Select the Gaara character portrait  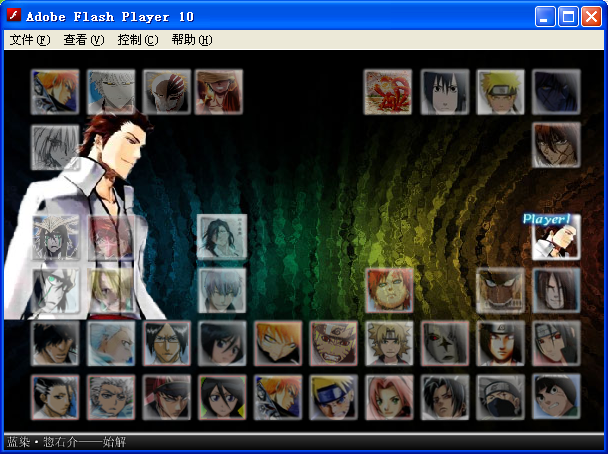(x=389, y=288)
